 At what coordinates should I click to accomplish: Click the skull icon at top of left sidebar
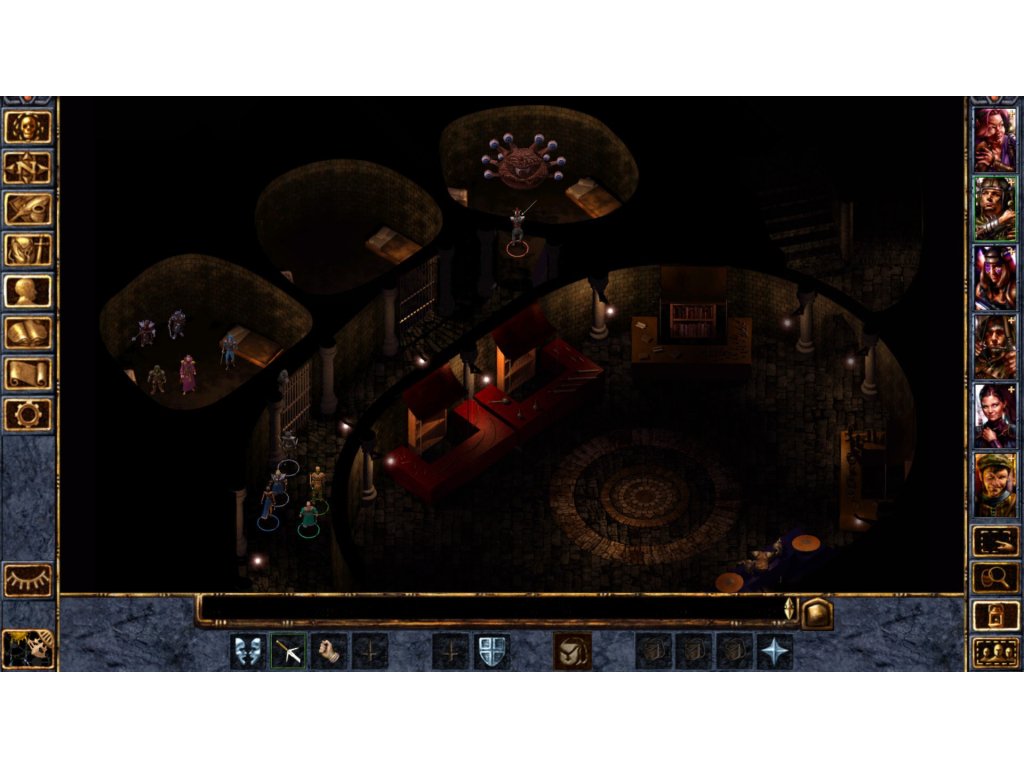pos(28,127)
